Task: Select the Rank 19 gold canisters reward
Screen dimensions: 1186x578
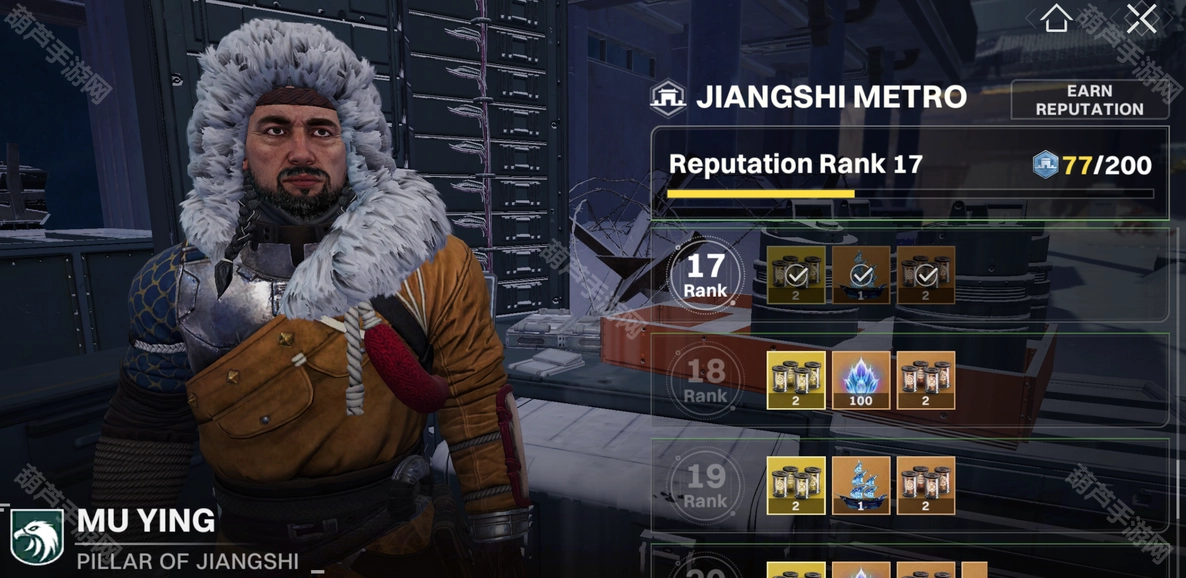Action: tap(796, 485)
